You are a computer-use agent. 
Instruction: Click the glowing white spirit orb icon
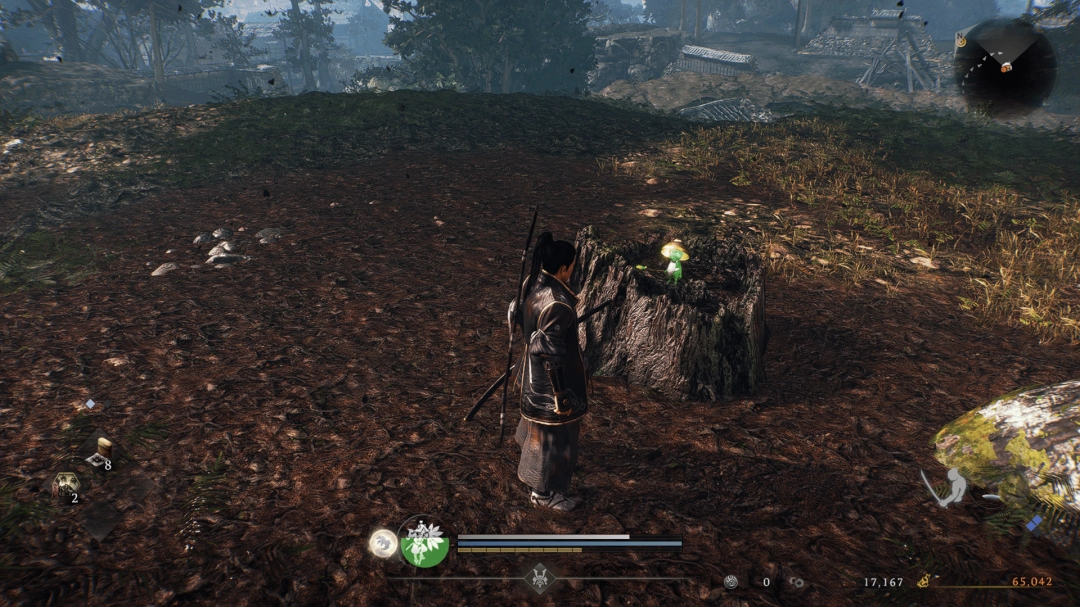tap(383, 543)
